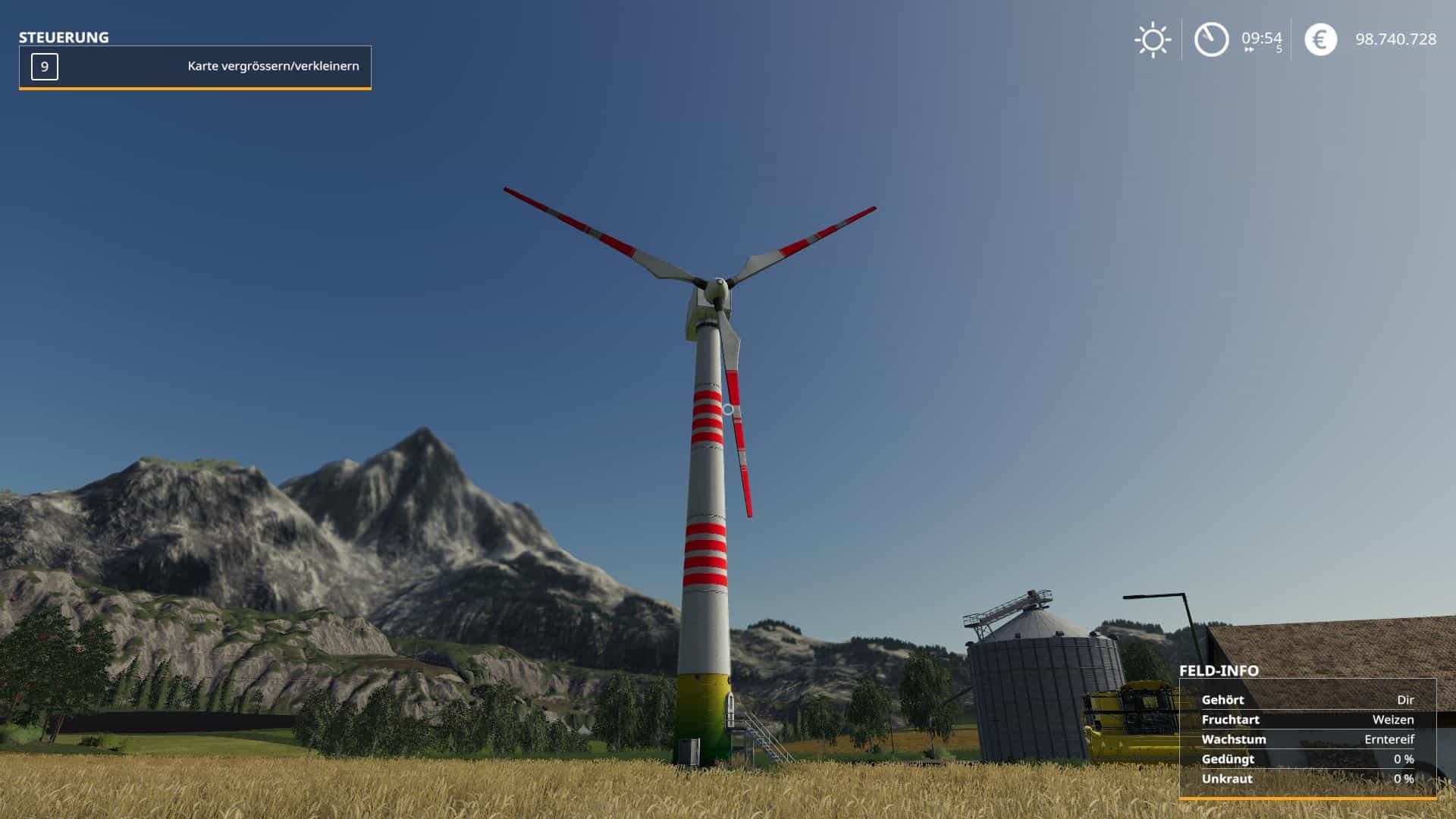Viewport: 1456px width, 819px height.
Task: Select the game clock icon
Action: click(1211, 39)
